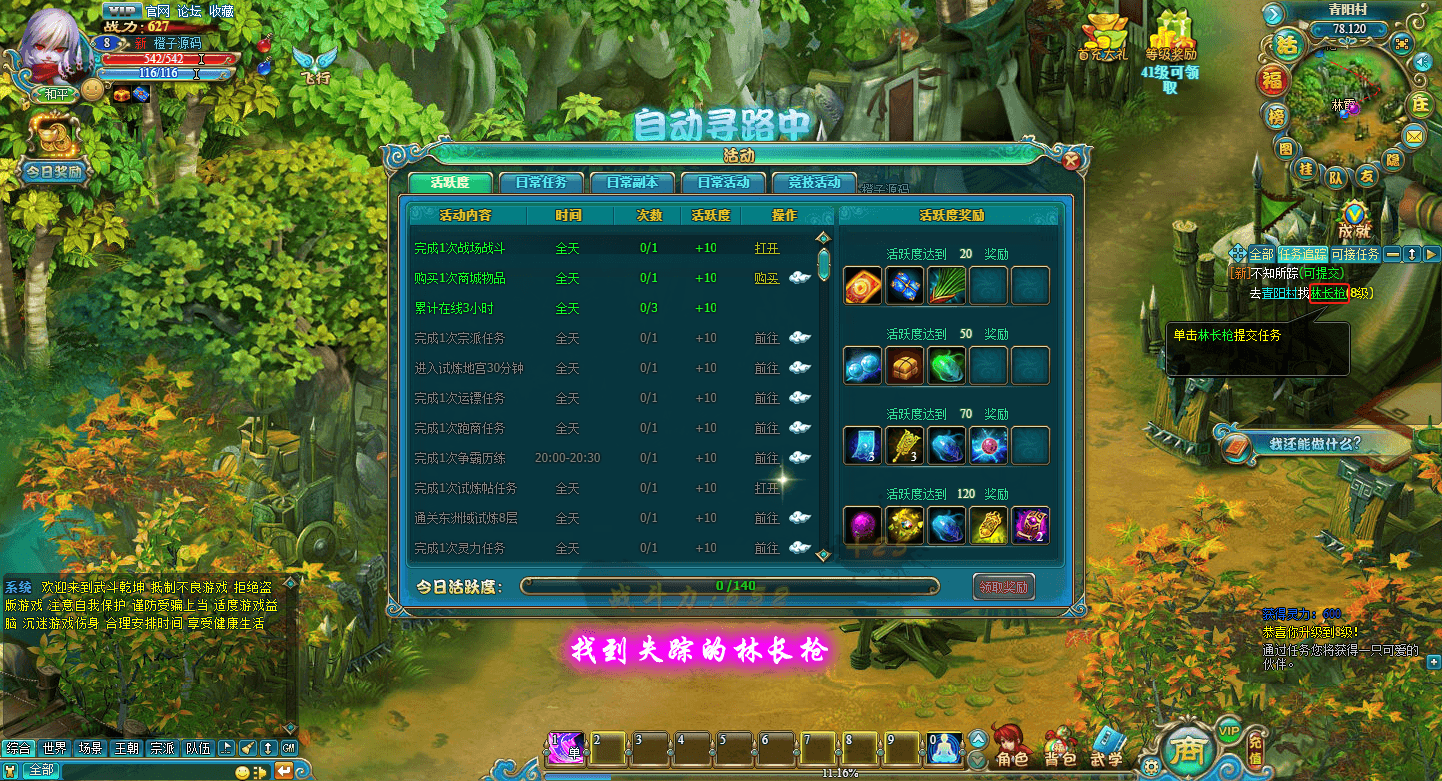Viewport: 1442px width, 781px height.
Task: Open the 商 shop round button
Action: point(1188,748)
